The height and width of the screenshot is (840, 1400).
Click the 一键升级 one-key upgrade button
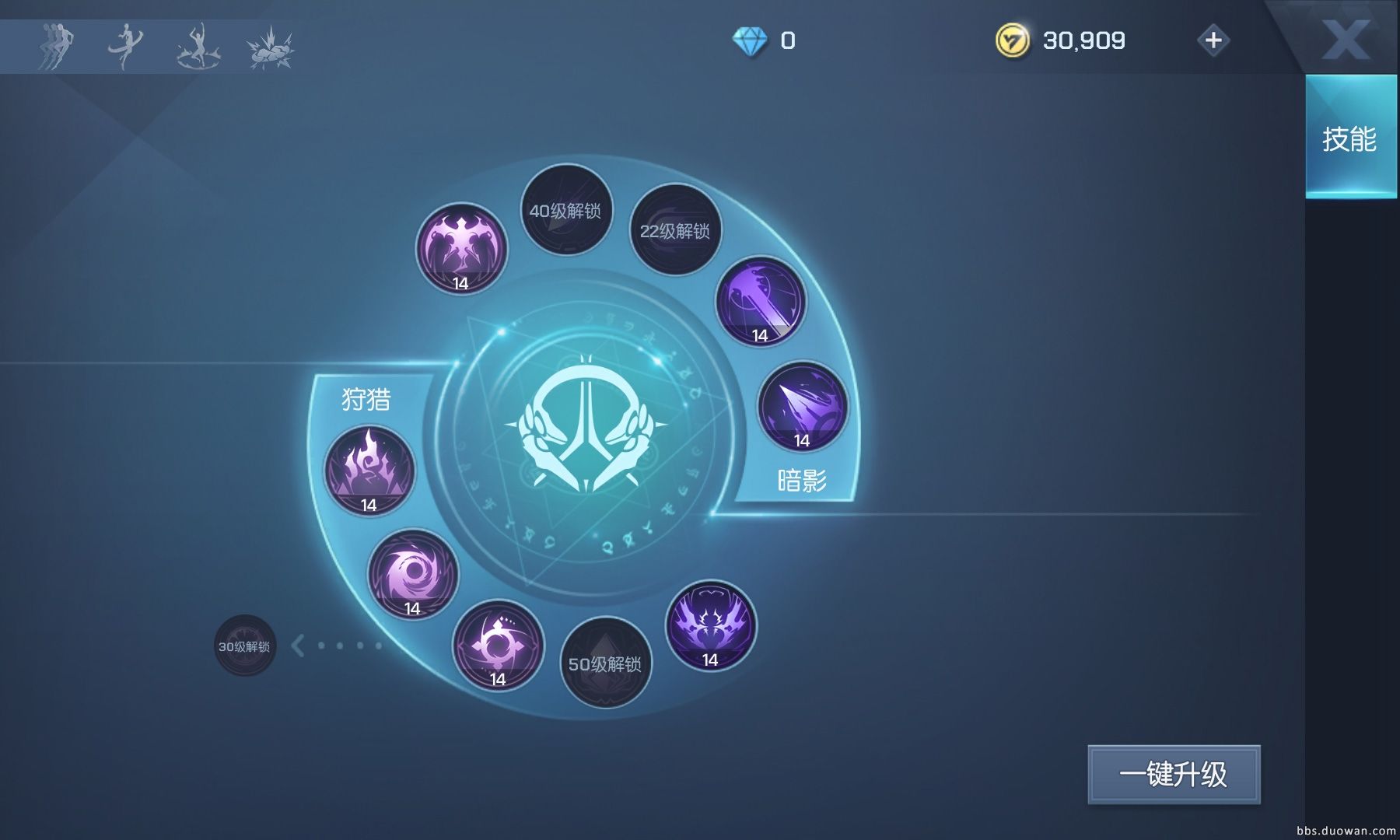click(x=1173, y=775)
